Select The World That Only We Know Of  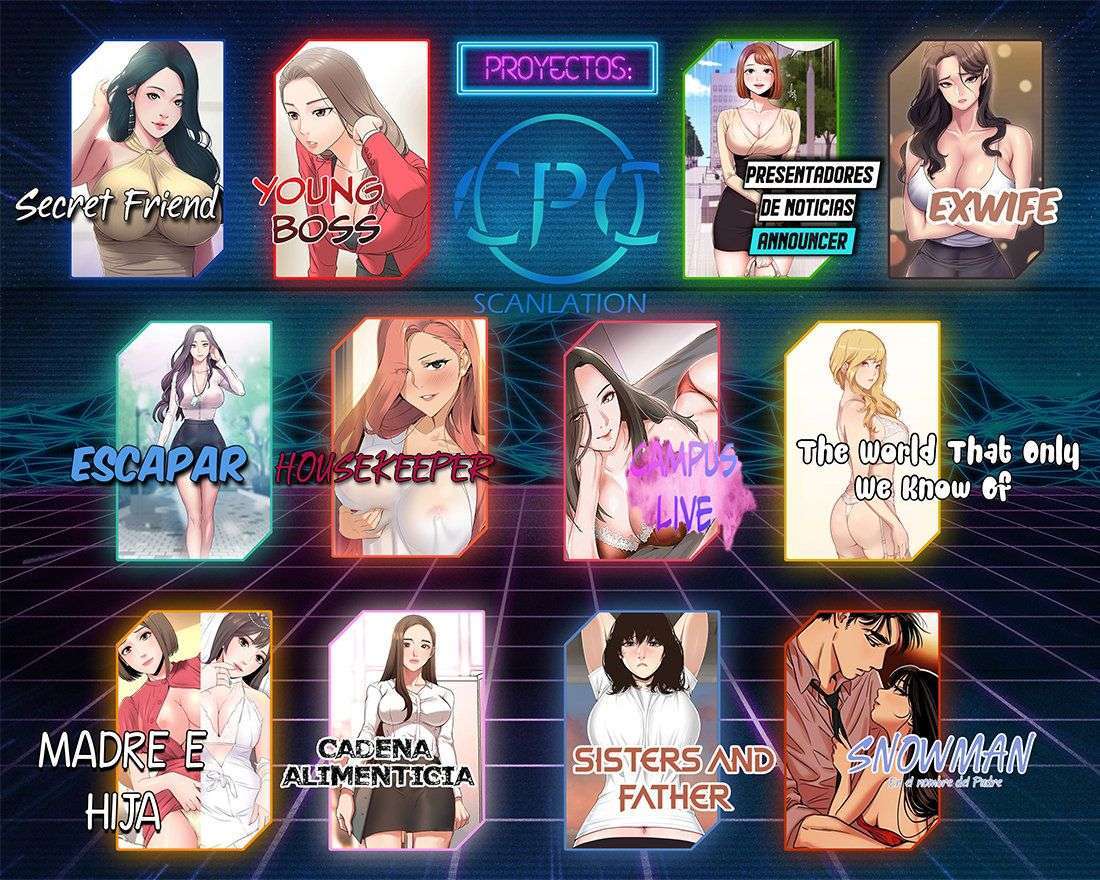tap(862, 438)
